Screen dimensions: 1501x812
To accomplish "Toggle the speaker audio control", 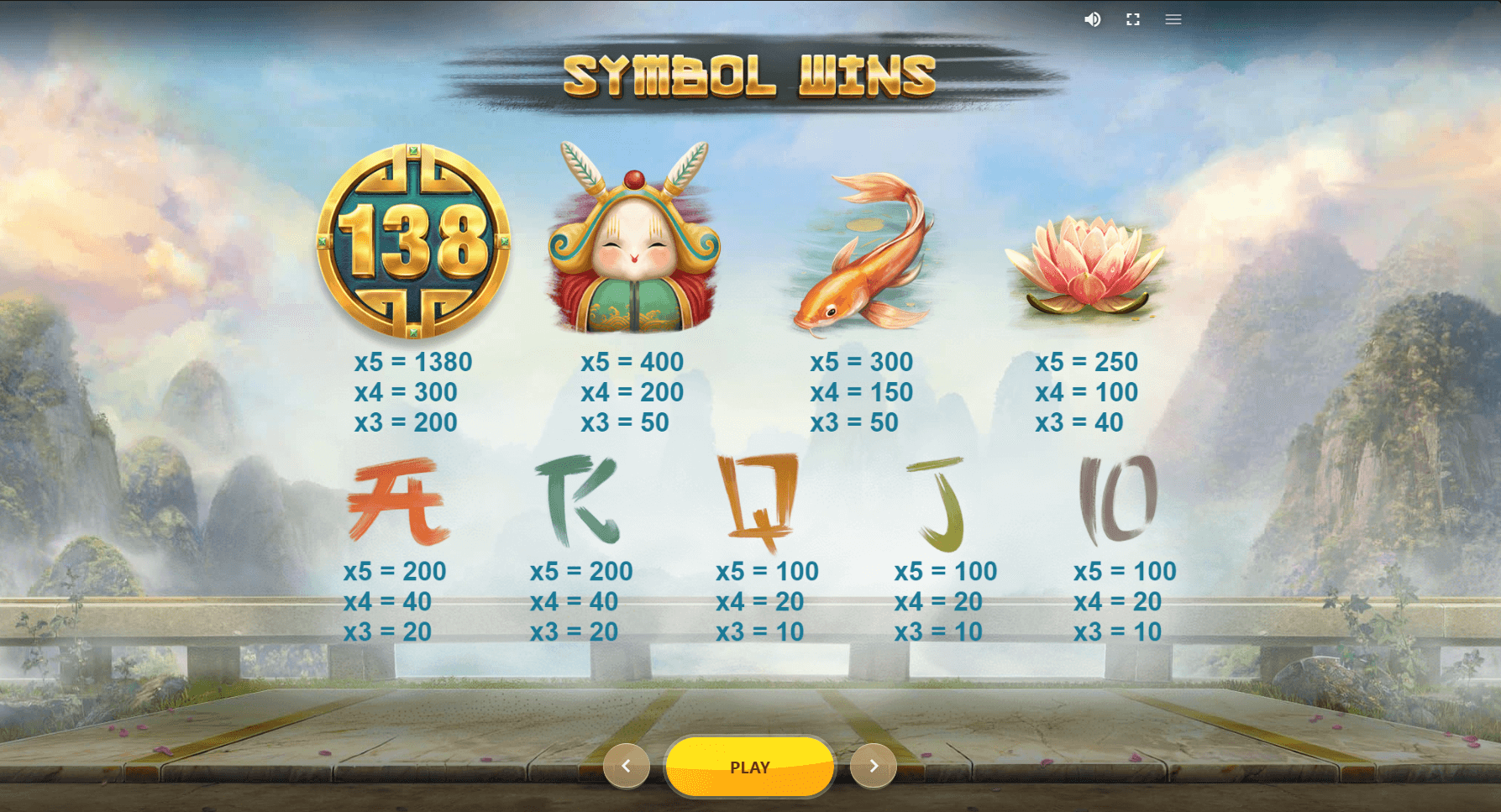I will tap(1093, 19).
